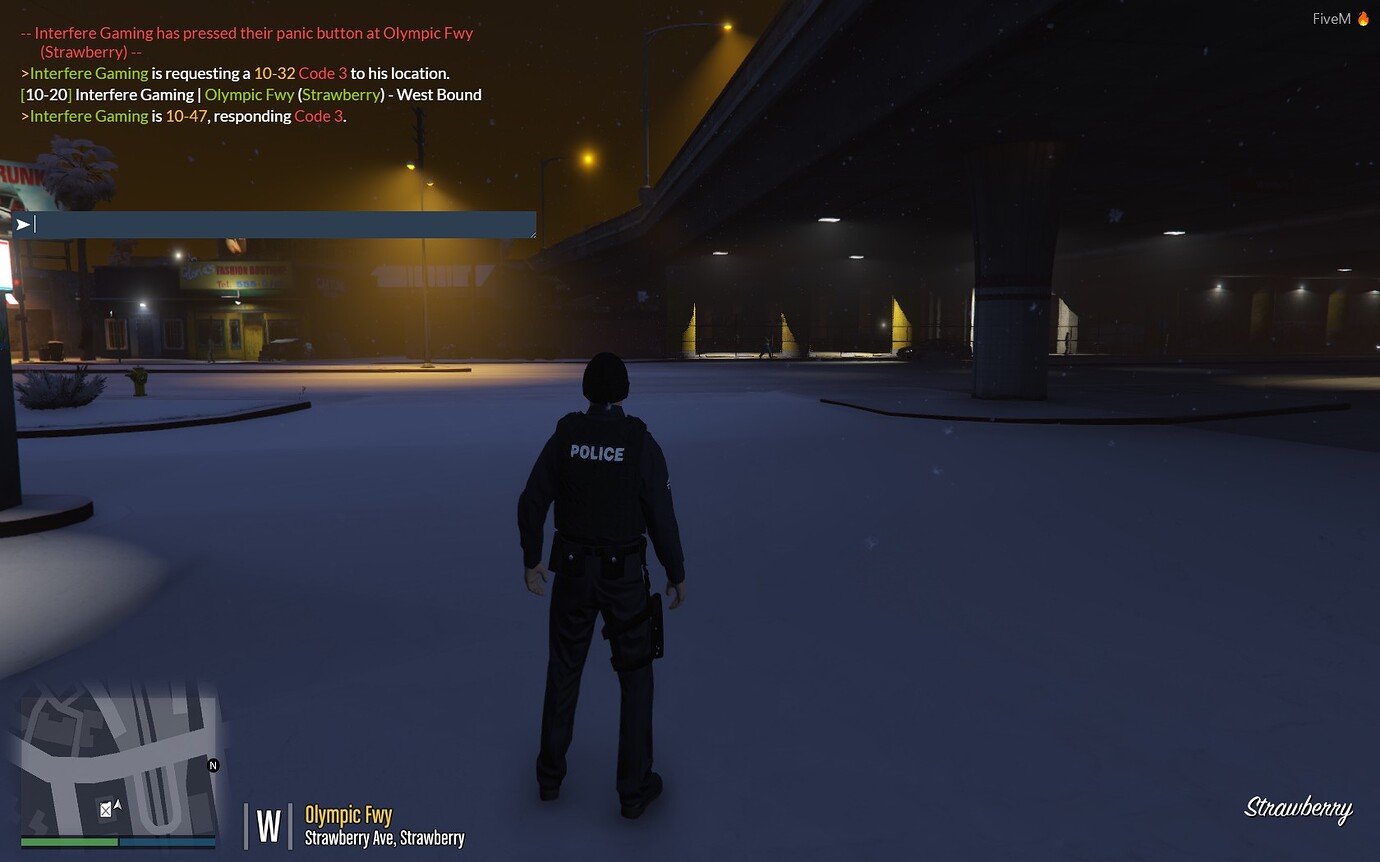Click the resize grip on the chat input corner

(x=531, y=234)
